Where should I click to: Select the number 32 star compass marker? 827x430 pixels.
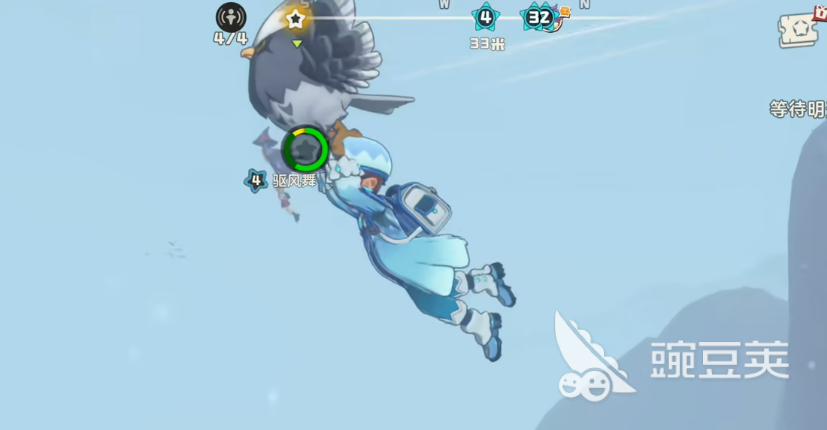tap(539, 17)
